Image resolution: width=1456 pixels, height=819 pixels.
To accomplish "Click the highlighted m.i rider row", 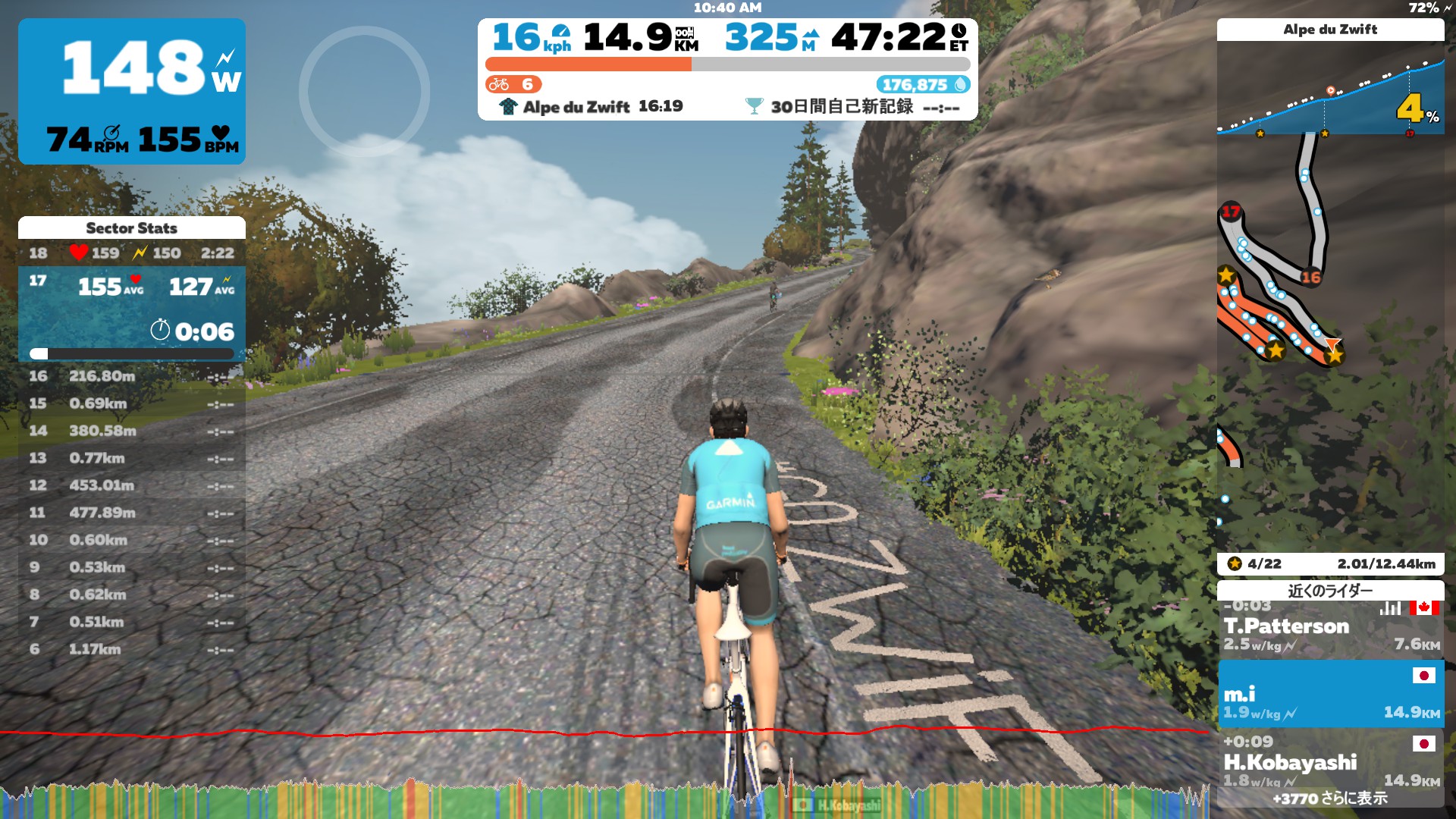I will click(x=1330, y=695).
